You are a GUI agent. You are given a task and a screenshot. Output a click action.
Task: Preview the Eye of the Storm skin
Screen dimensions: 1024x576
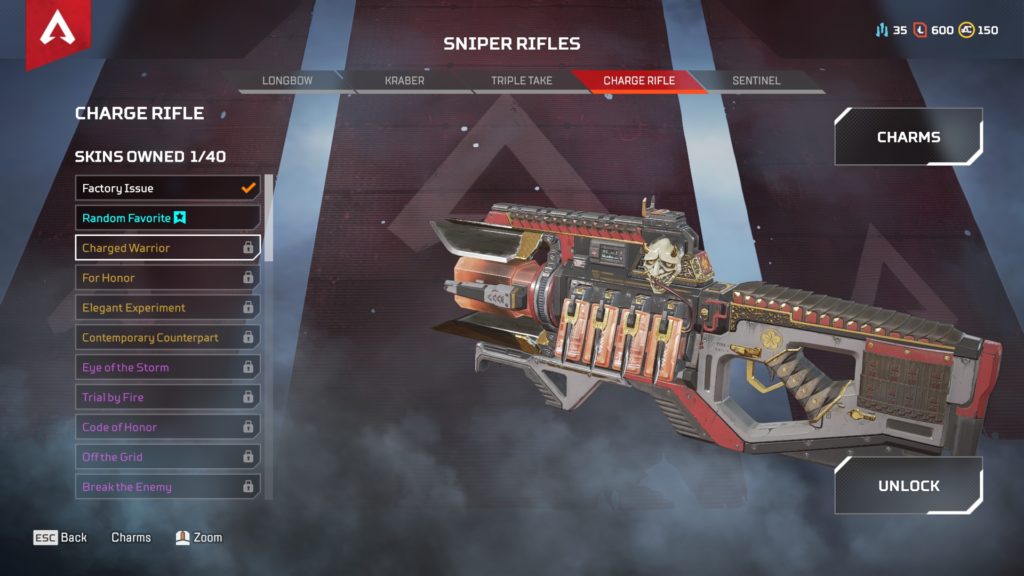167,368
